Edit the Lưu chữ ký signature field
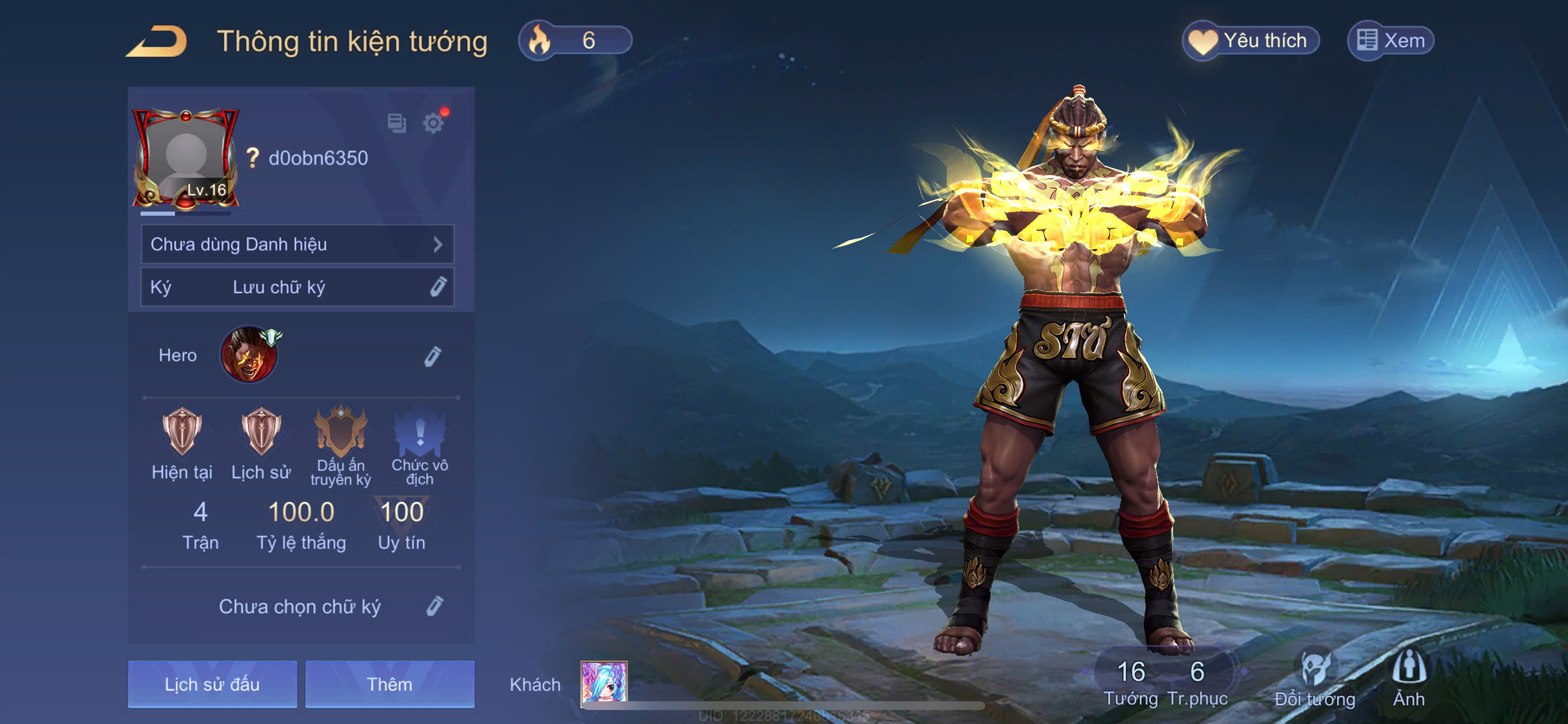 [x=437, y=287]
